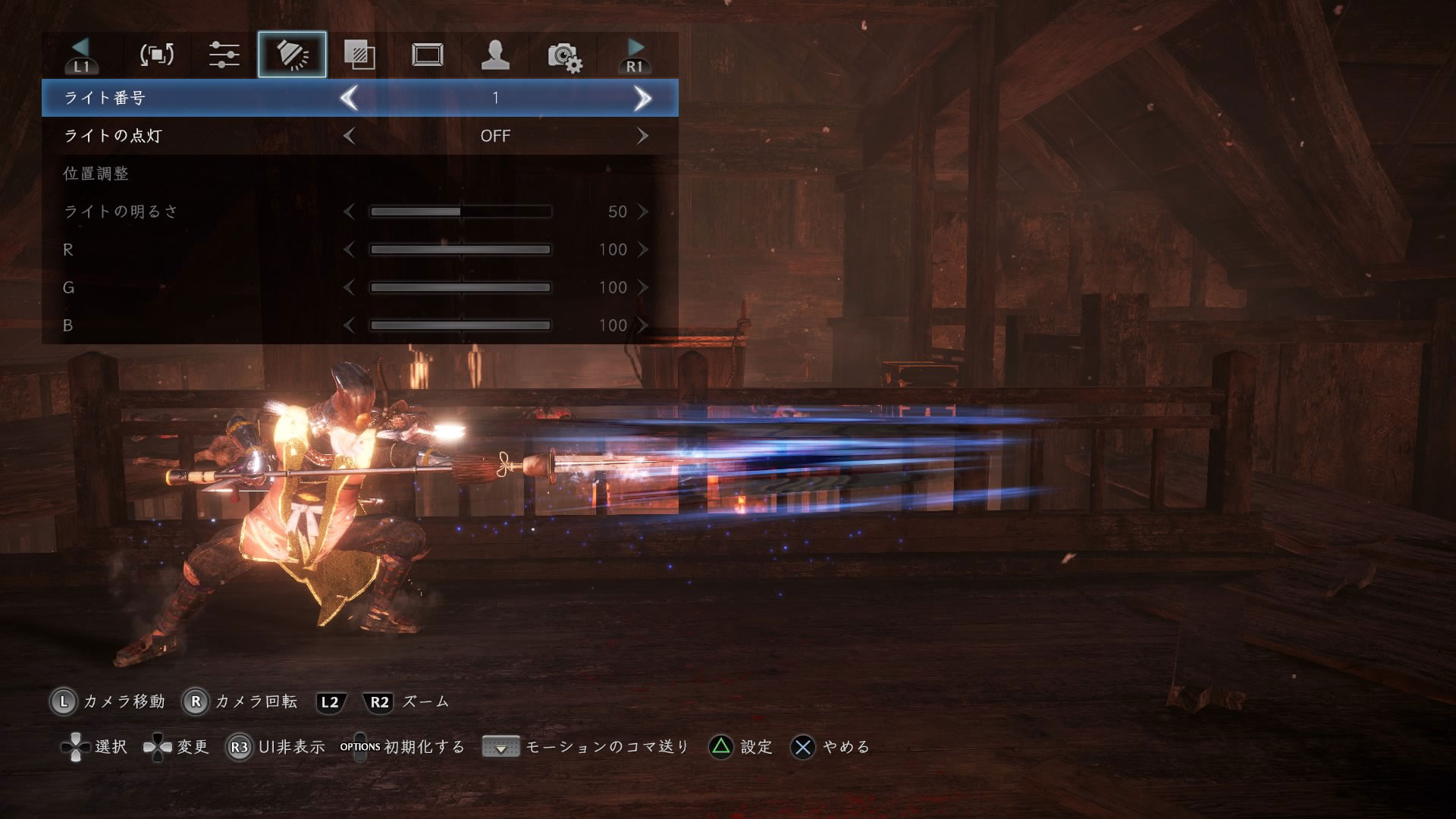Change the B color slider

[x=460, y=325]
